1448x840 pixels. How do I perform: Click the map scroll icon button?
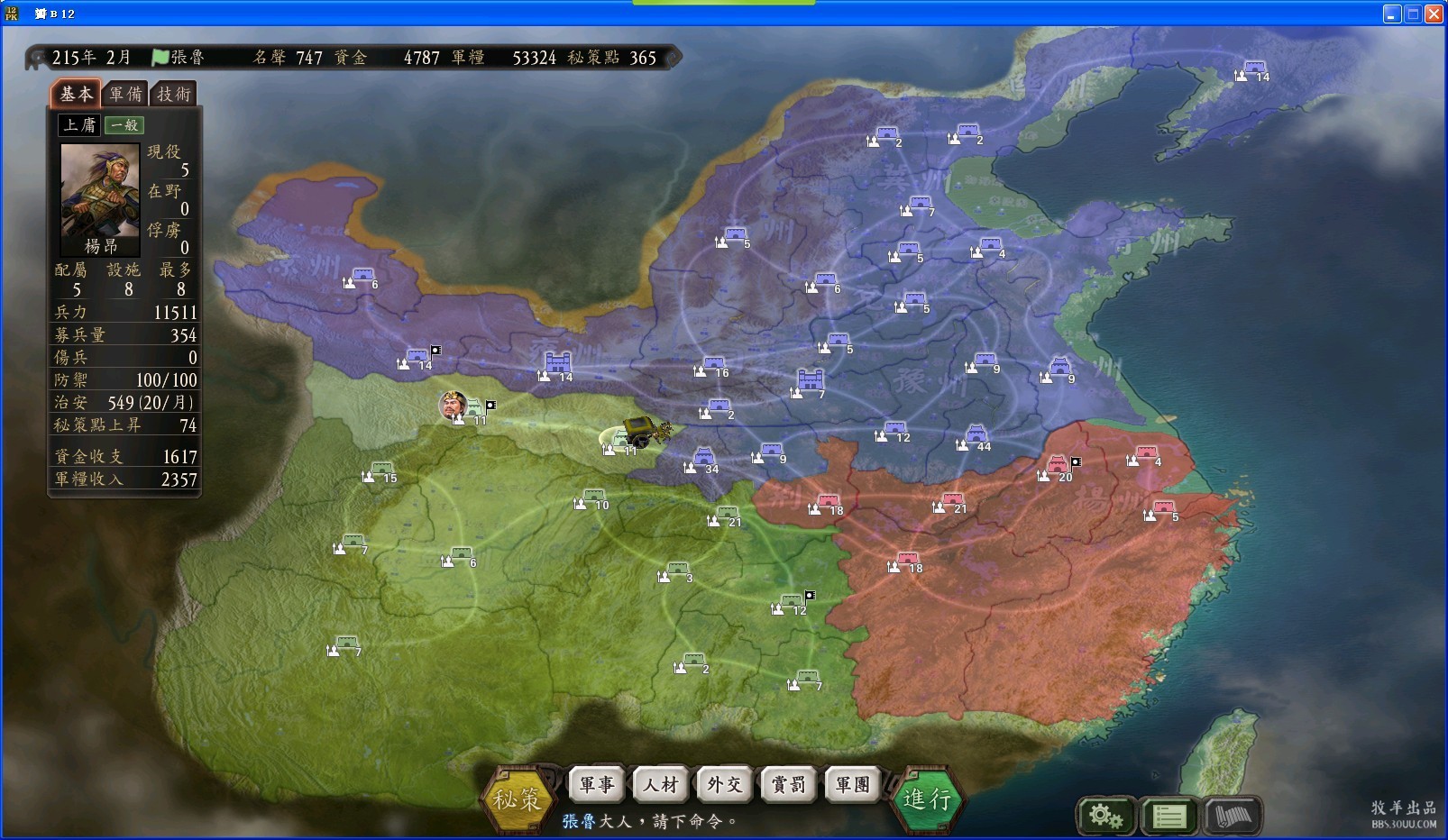pos(1233,817)
